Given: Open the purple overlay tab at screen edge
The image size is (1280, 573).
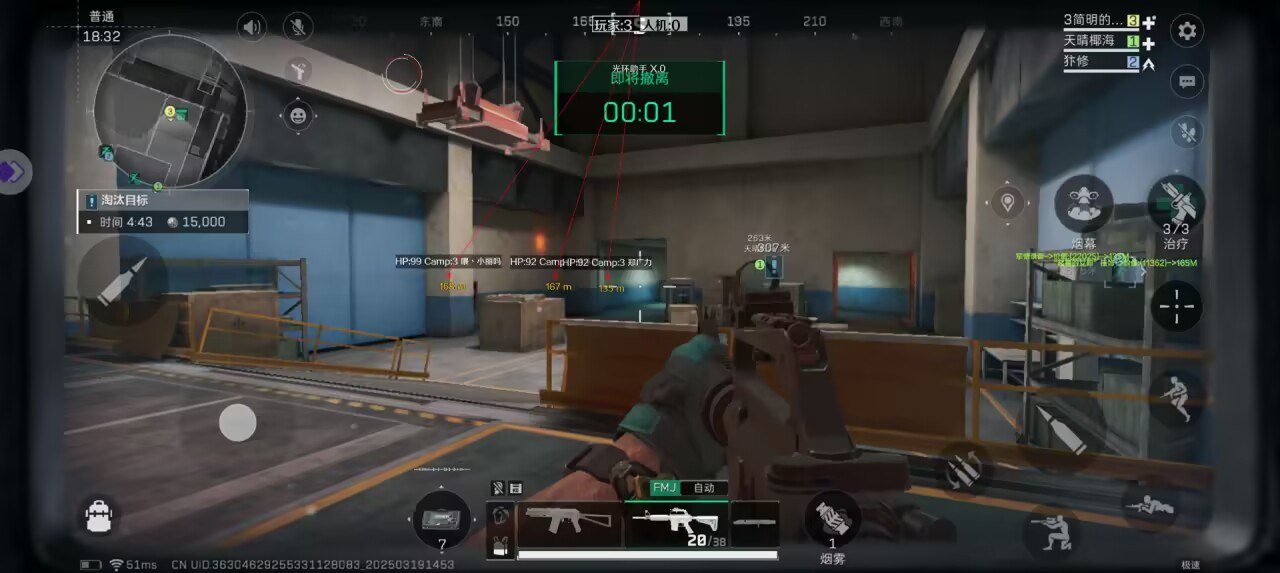Looking at the screenshot, I should tap(13, 172).
